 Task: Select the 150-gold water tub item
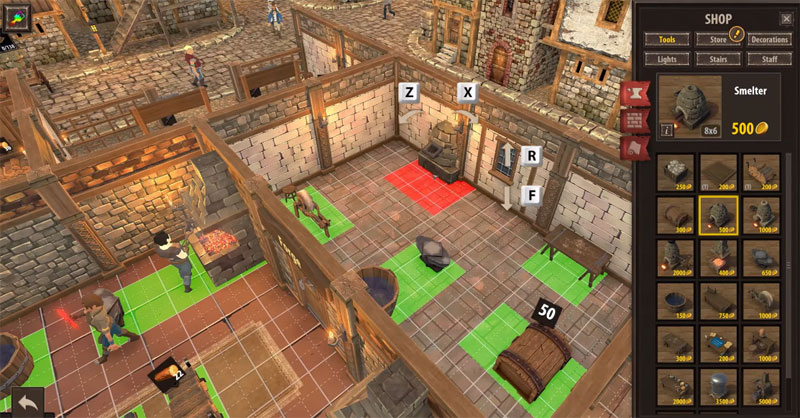click(x=675, y=300)
